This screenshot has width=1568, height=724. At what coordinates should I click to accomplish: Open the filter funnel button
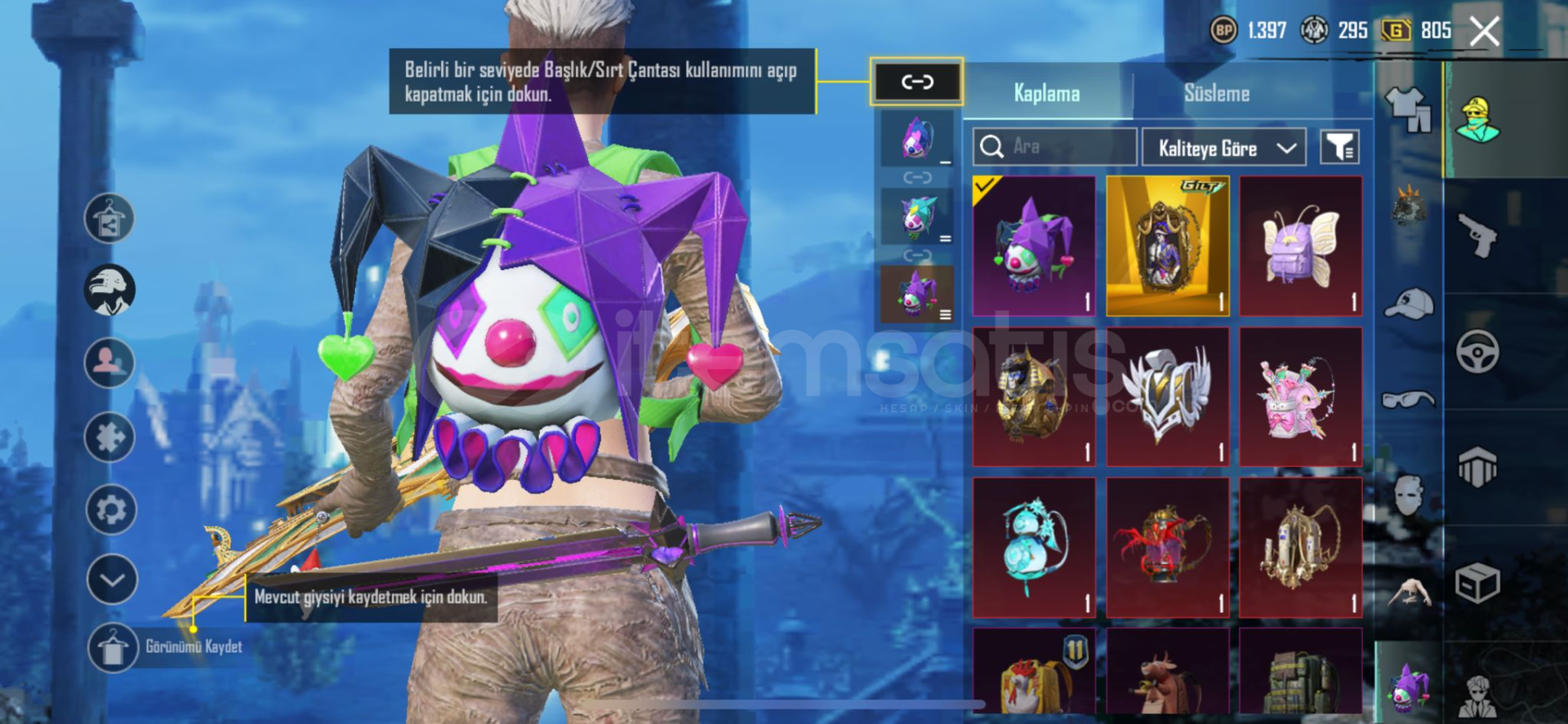click(x=1339, y=148)
